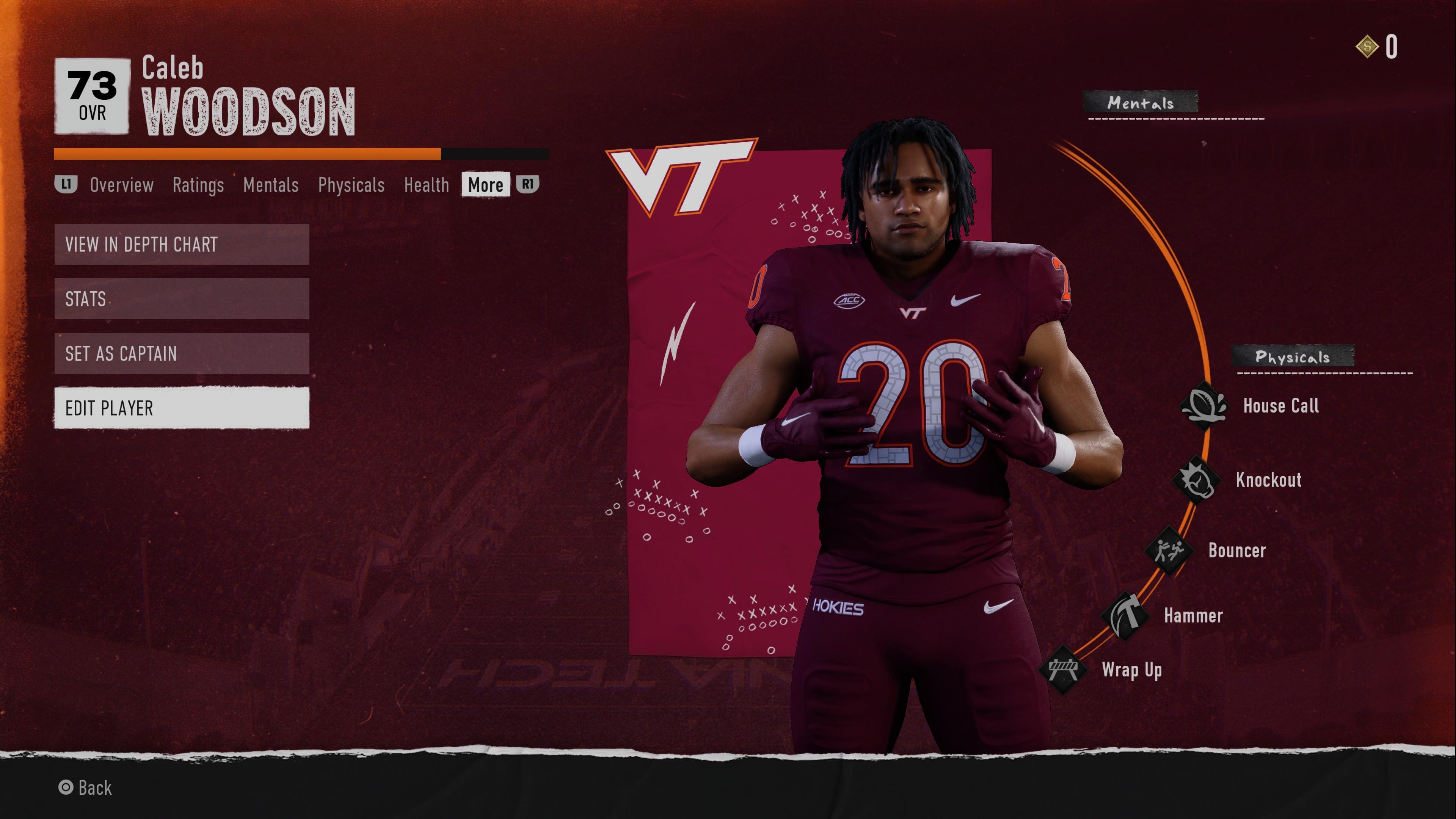Image resolution: width=1456 pixels, height=819 pixels.
Task: Switch to the Ratings tab
Action: point(198,185)
